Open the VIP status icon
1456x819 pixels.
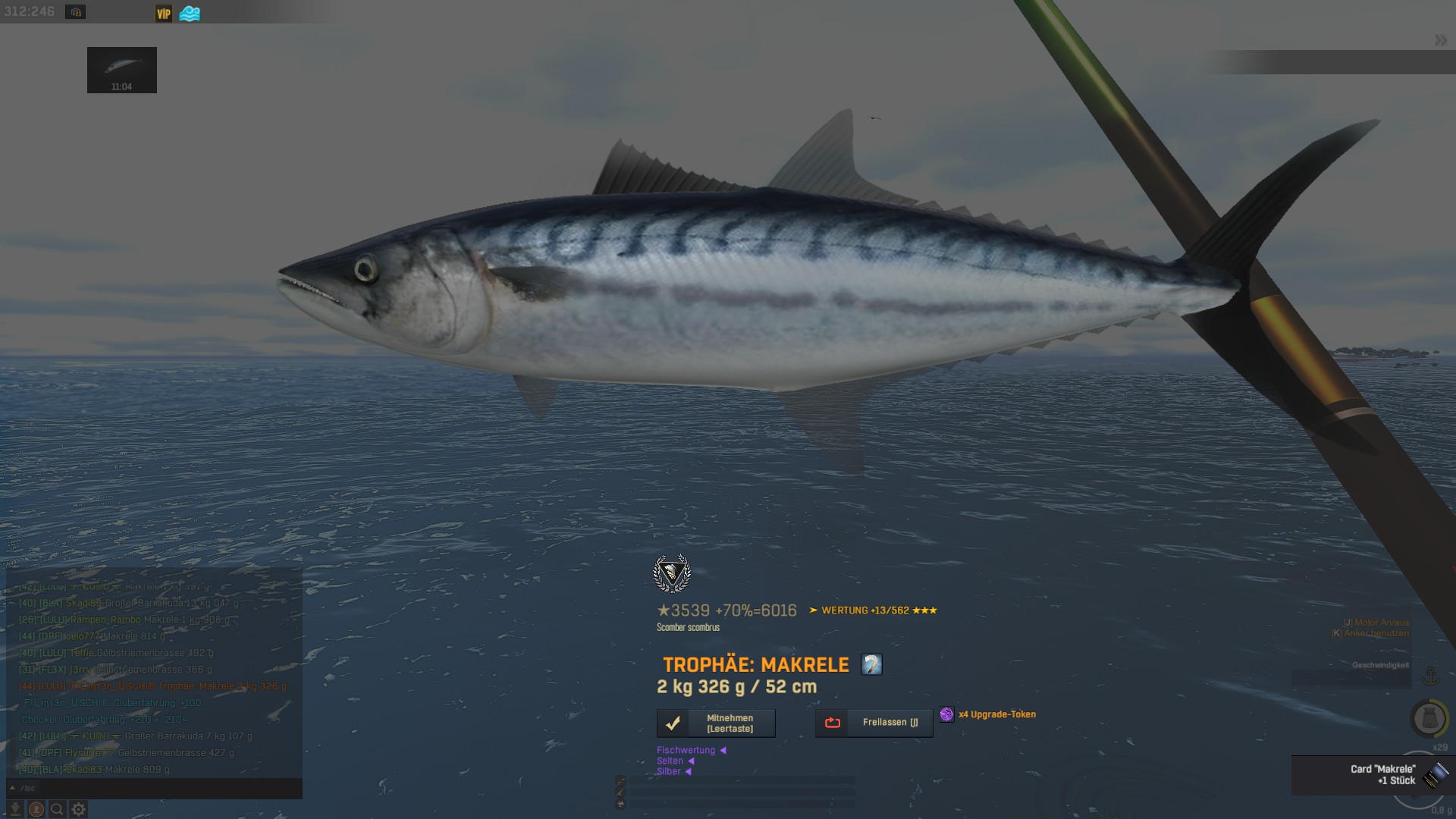pyautogui.click(x=164, y=14)
